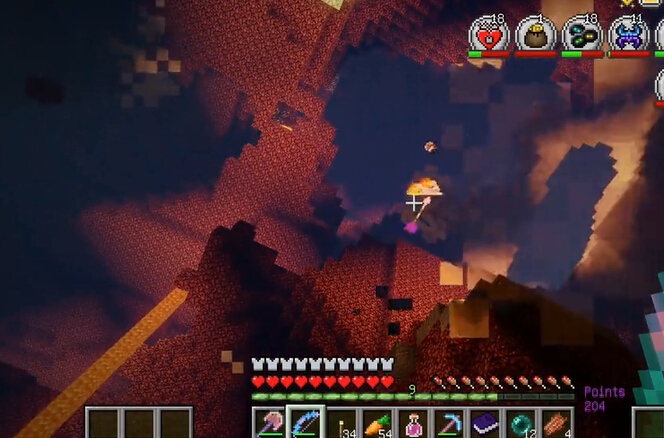Select the ender pearl stack
This screenshot has height=438, width=664.
click(520, 423)
